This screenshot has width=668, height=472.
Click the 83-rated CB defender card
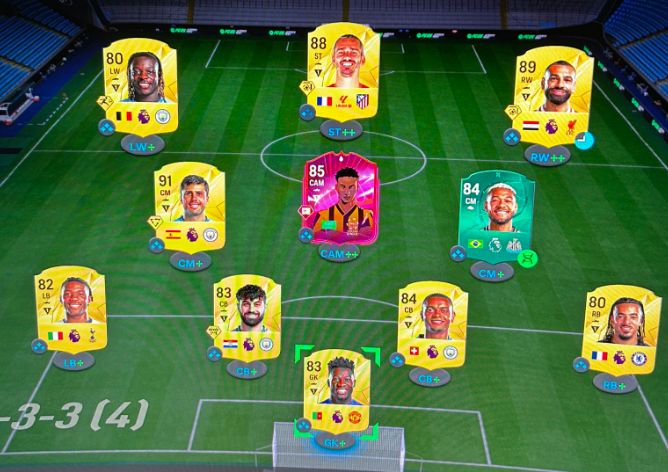coord(246,318)
